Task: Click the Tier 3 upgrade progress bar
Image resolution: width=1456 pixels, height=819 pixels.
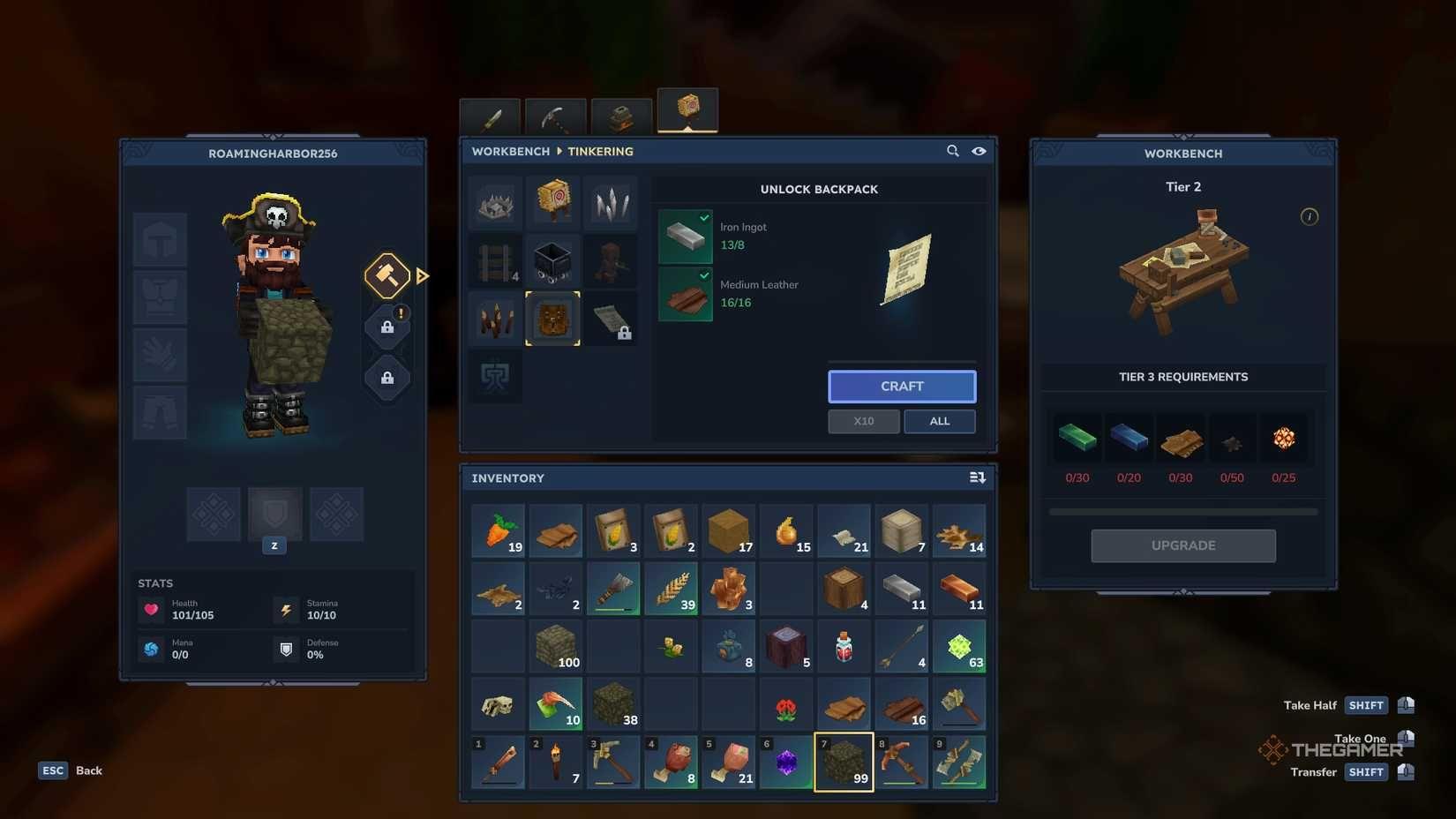Action: click(1182, 510)
